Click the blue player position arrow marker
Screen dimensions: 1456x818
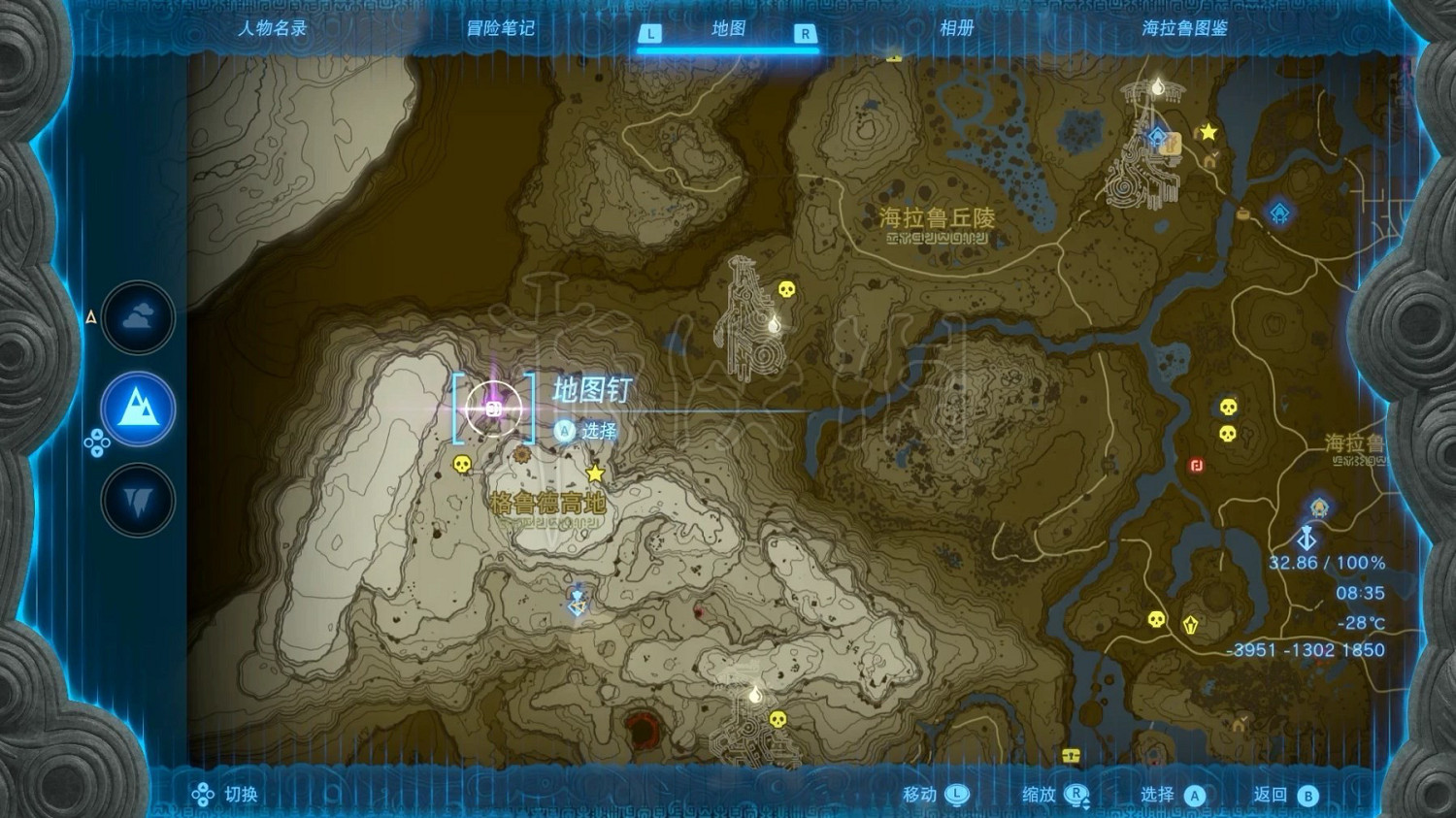click(x=1307, y=536)
